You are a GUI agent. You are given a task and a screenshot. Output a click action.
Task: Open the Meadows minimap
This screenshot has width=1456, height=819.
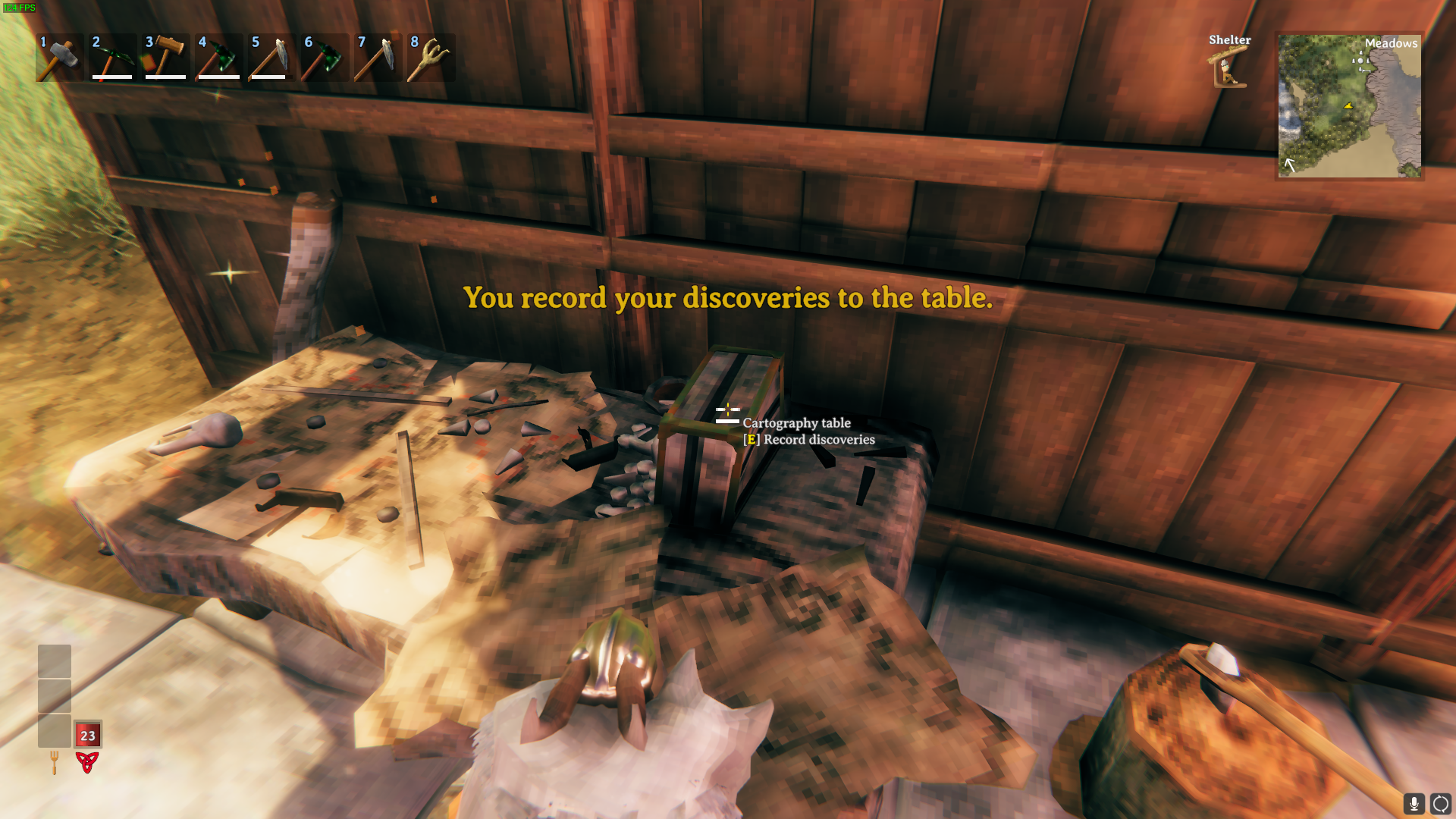(x=1349, y=105)
